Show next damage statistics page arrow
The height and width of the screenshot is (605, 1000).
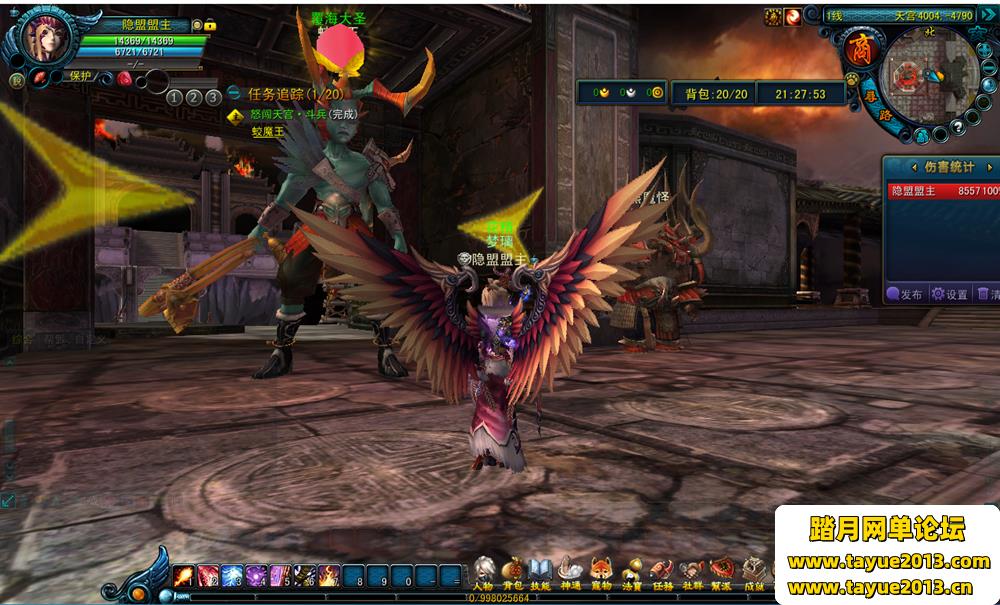click(x=989, y=167)
